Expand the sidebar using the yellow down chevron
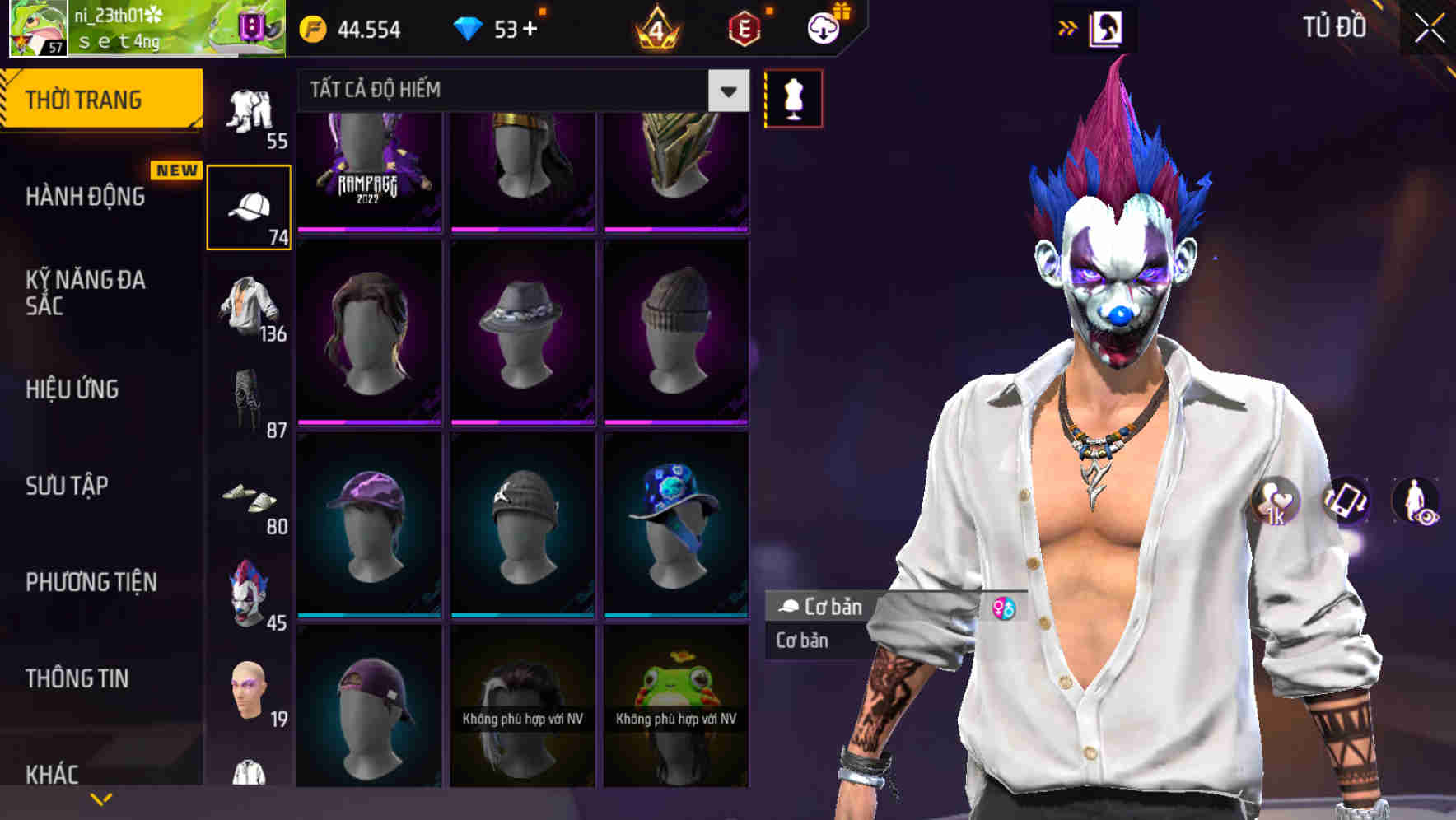Screen dimensions: 1456x820 tap(100, 798)
